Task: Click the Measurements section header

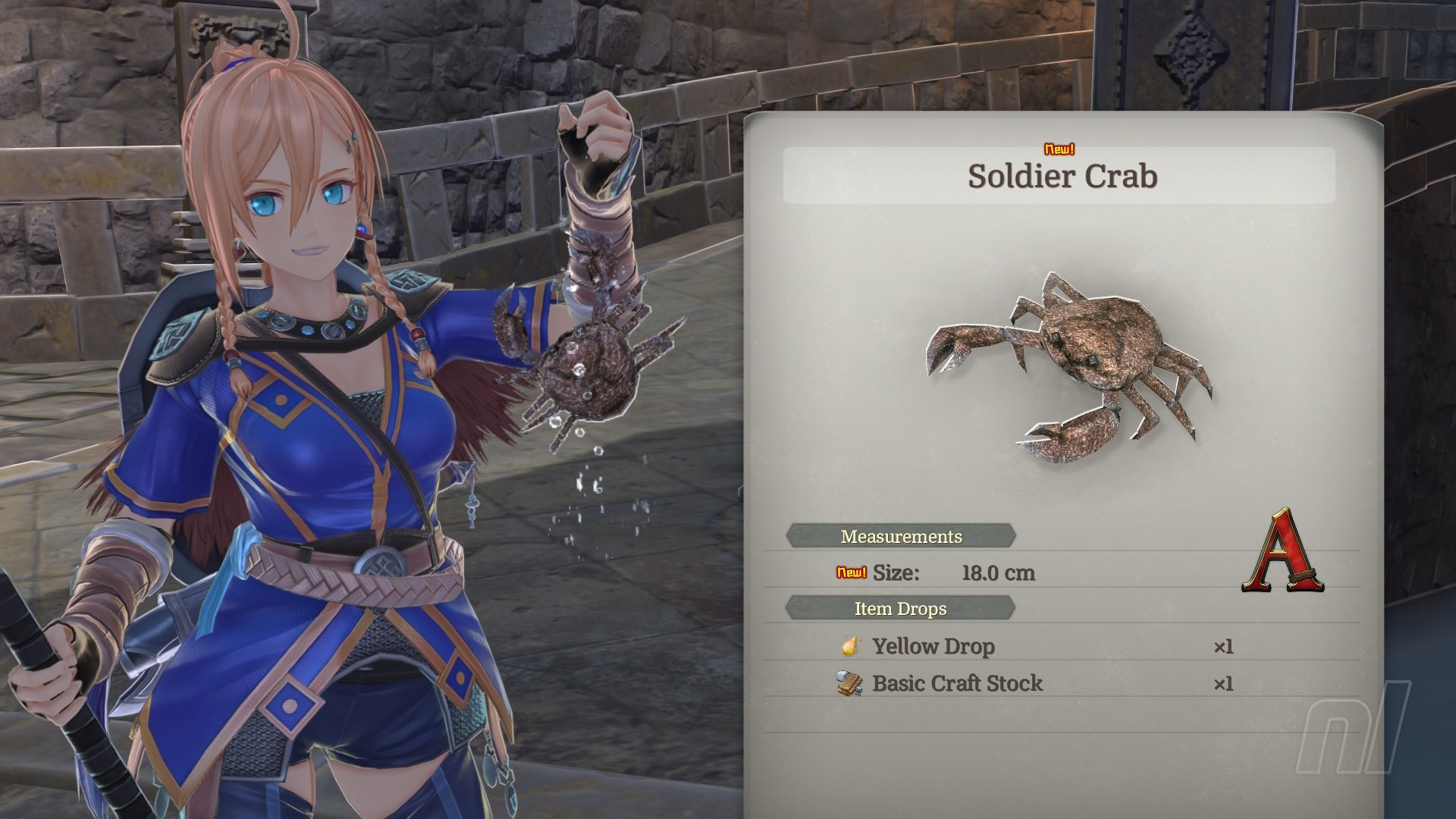Action: click(x=901, y=536)
